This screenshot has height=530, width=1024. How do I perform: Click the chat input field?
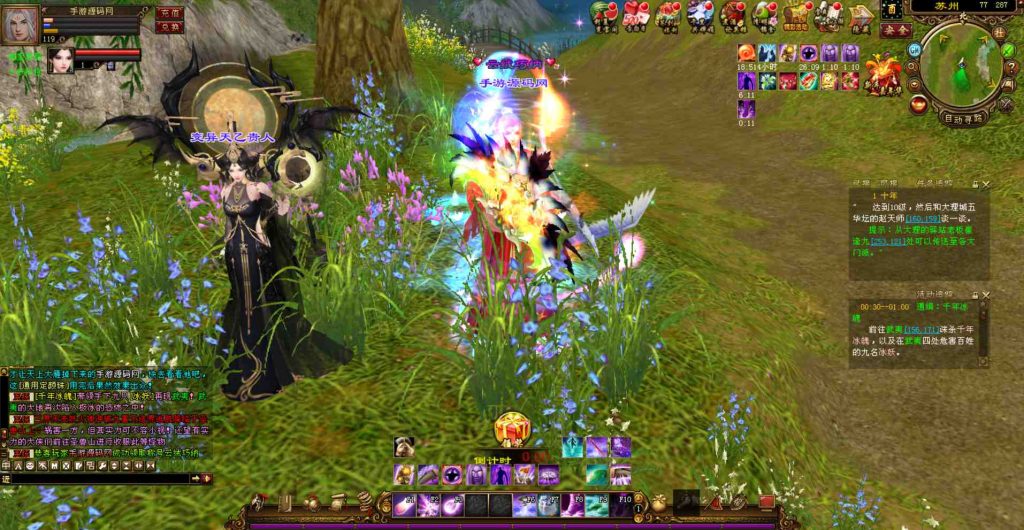click(x=100, y=479)
